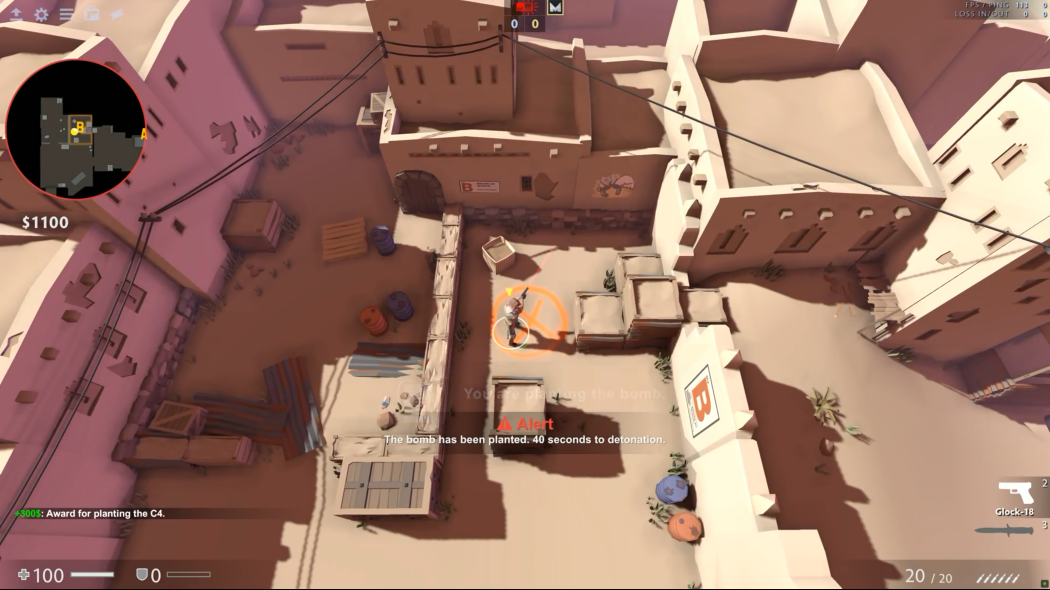Select the Glock-18 pistol slot
This screenshot has height=590, width=1050.
1015,493
